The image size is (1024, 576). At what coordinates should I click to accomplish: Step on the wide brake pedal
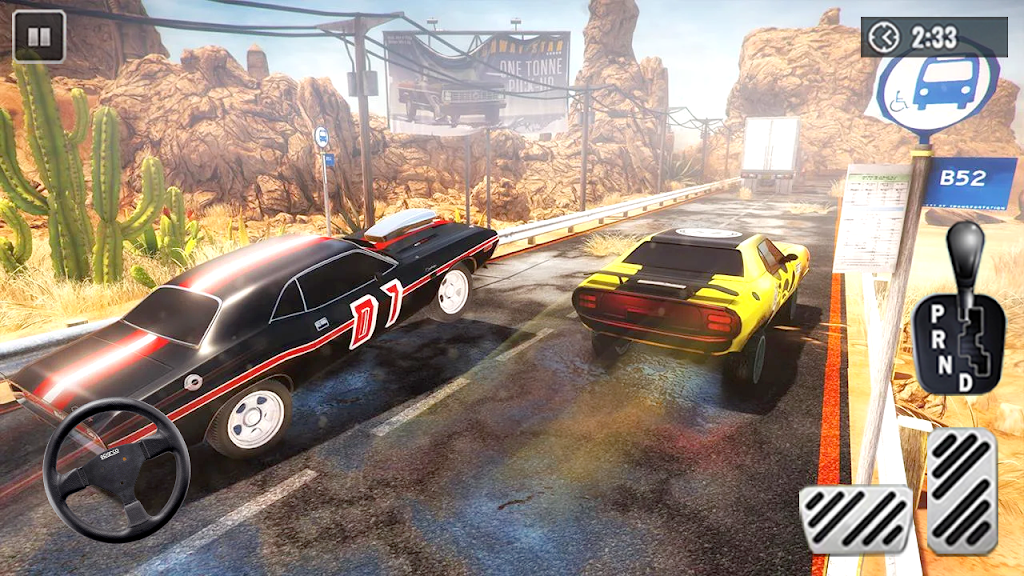(x=855, y=520)
